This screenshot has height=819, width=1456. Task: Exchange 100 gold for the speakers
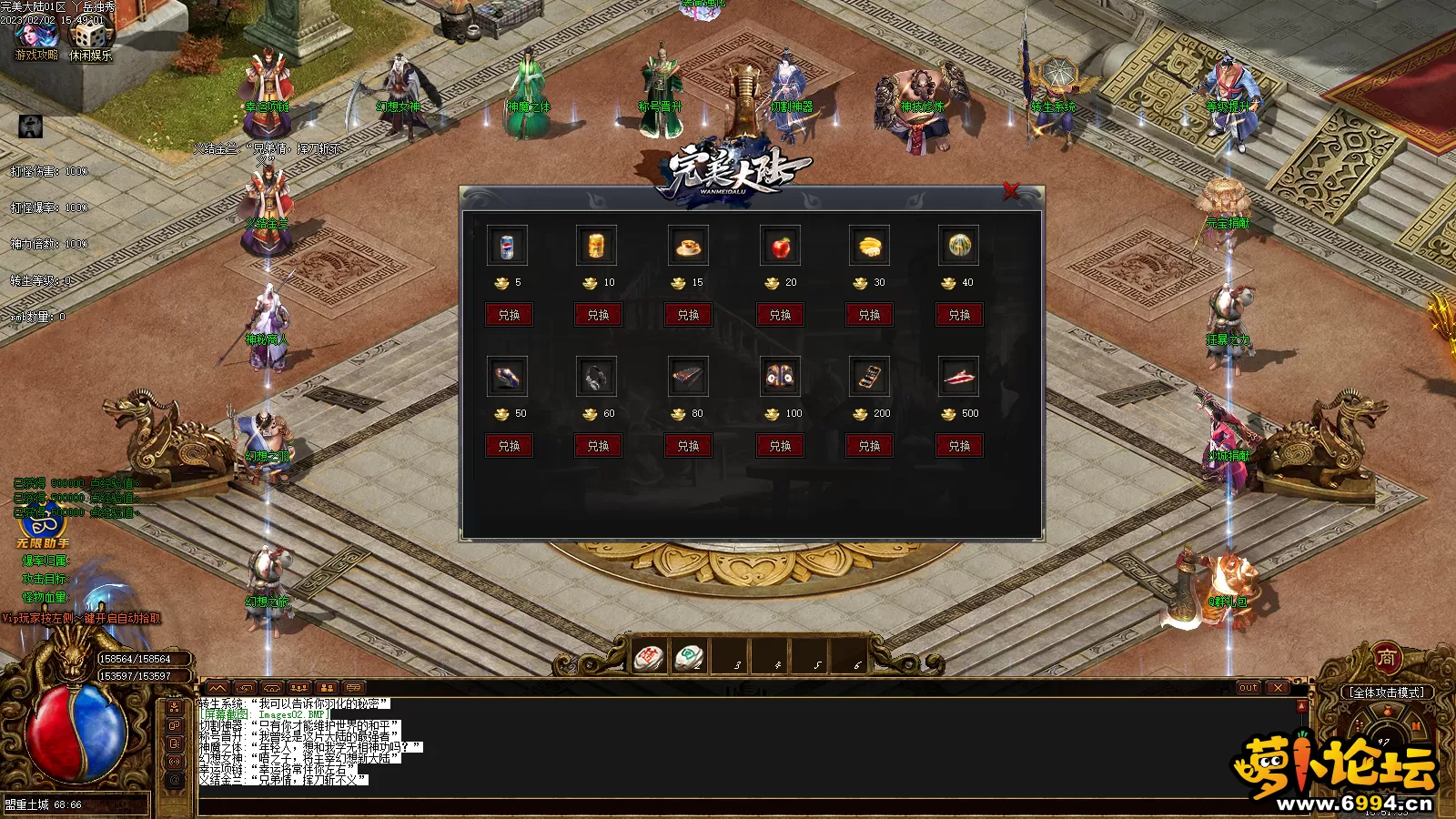780,446
